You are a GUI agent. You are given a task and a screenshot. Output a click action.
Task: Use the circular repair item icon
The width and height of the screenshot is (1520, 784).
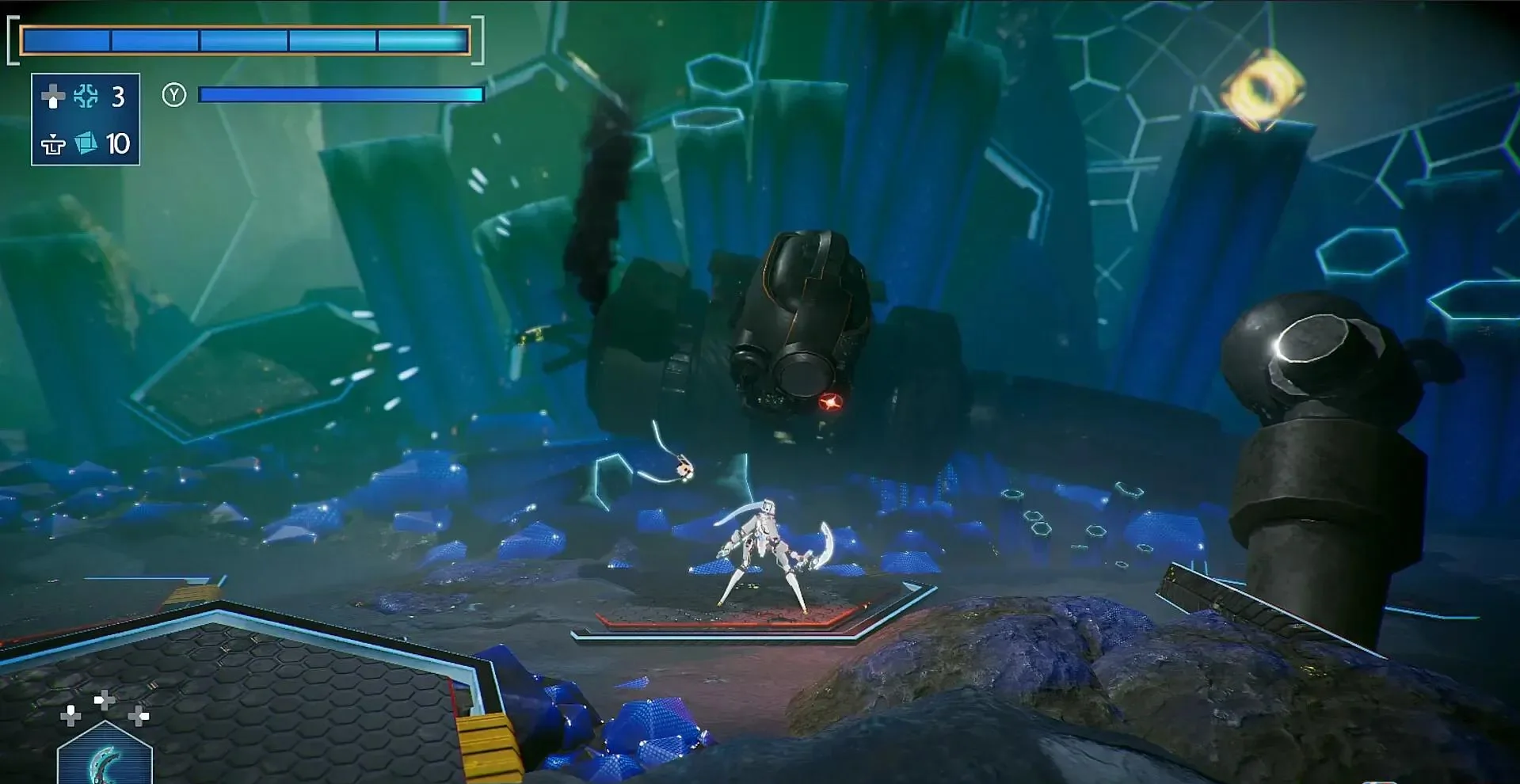(x=86, y=97)
